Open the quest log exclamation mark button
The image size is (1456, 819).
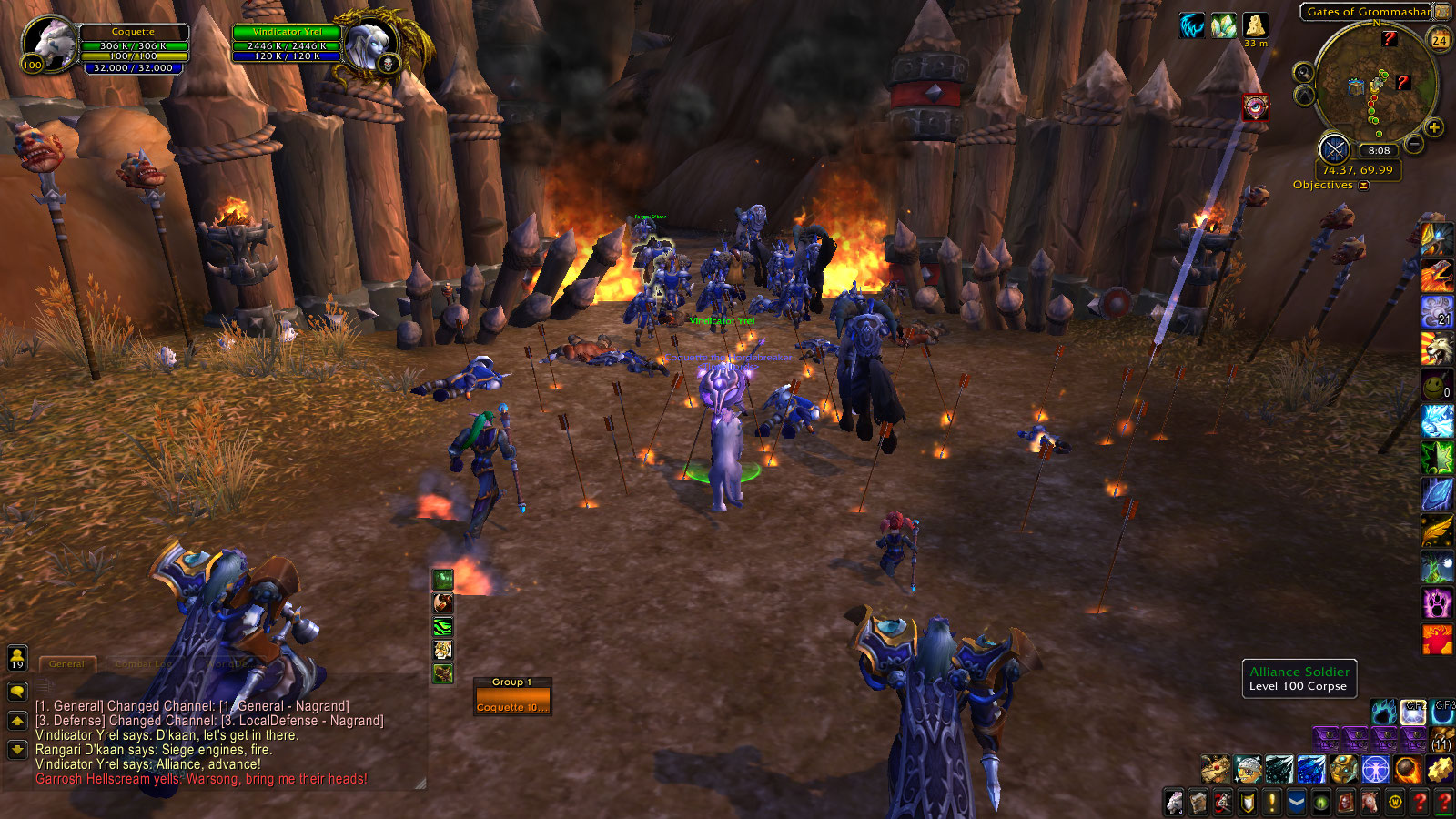pyautogui.click(x=1272, y=803)
